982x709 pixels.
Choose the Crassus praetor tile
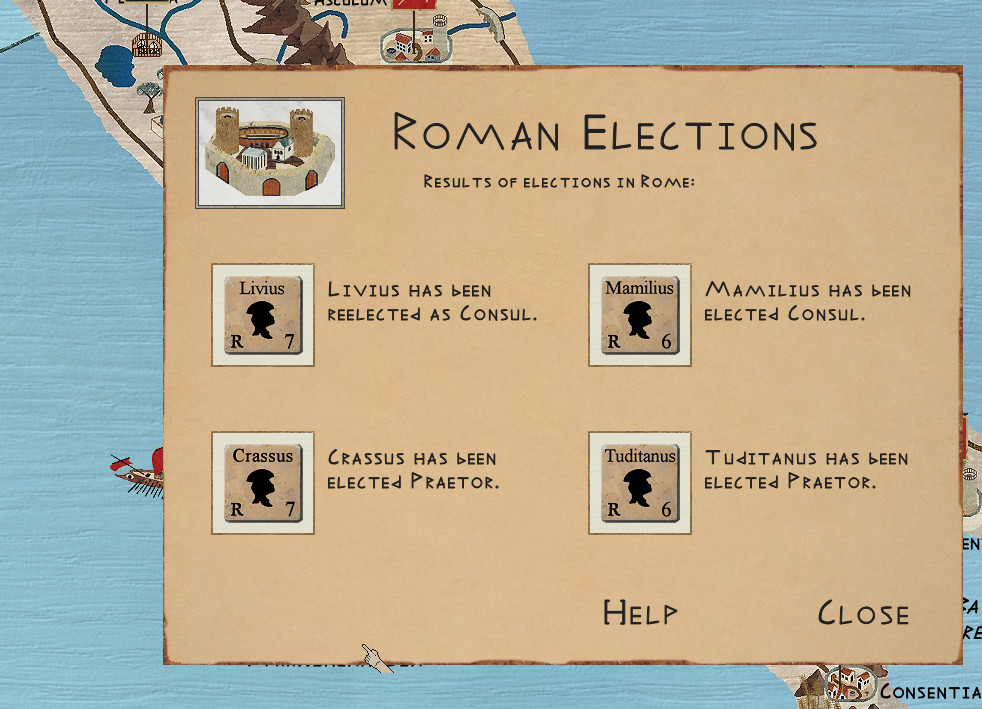click(x=263, y=483)
